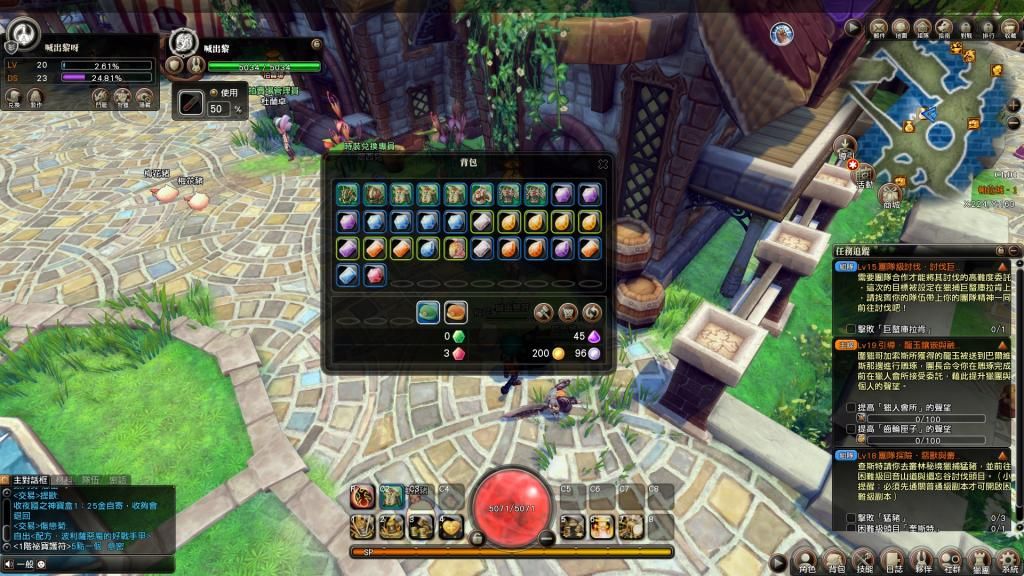Select the orange bread item slot
Image resolution: width=1024 pixels, height=576 pixels.
pos(456,312)
